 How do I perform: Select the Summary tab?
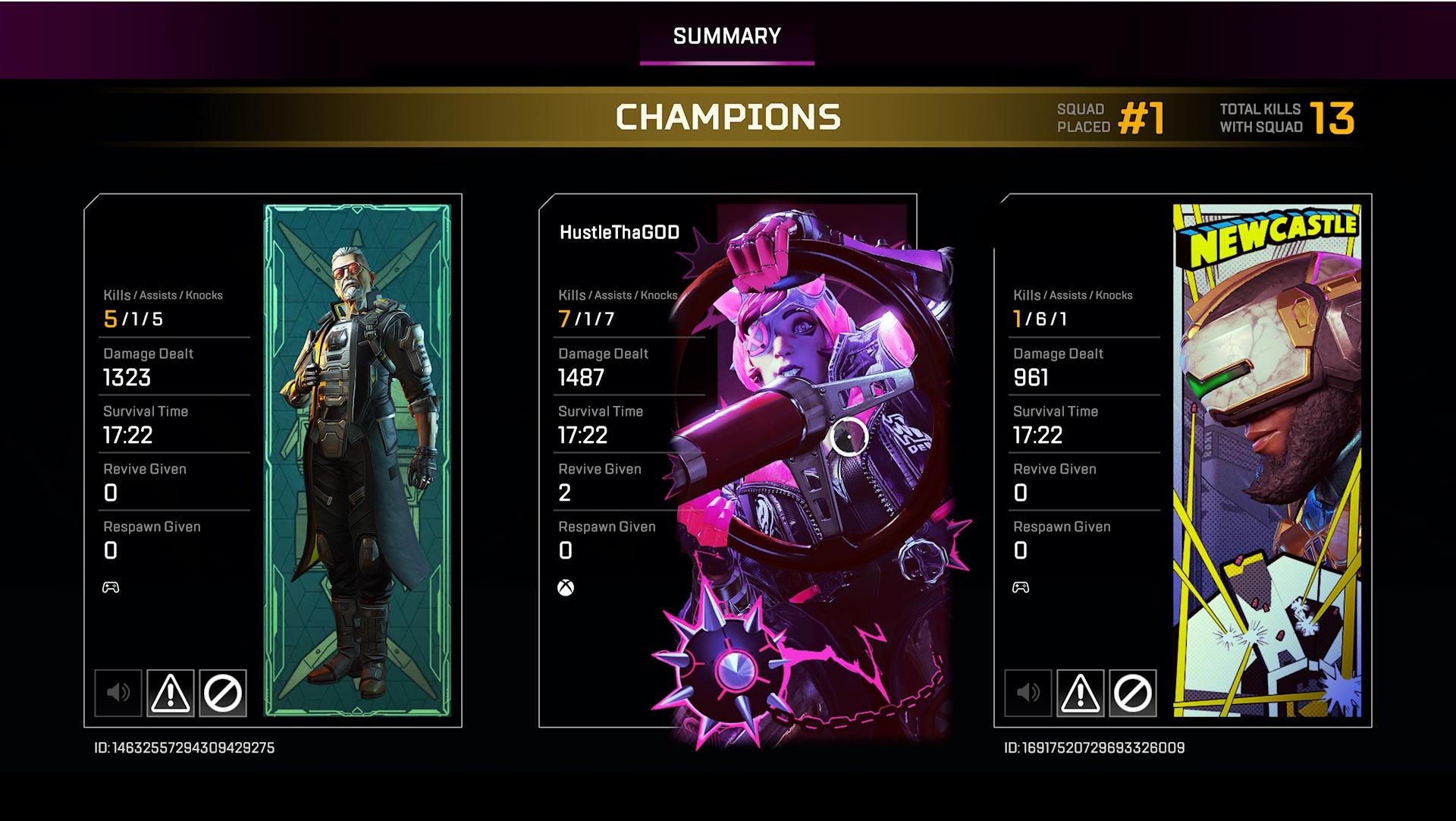pos(726,35)
